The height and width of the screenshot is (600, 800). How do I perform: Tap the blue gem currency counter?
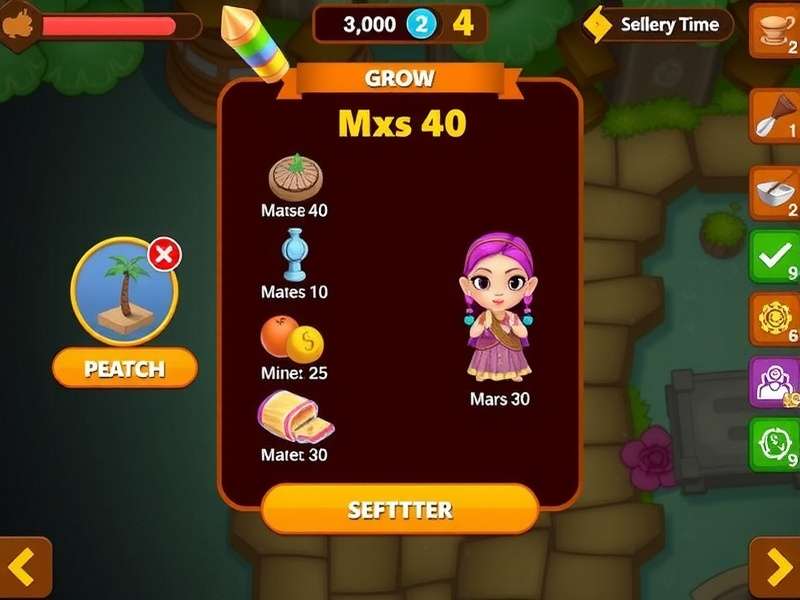coord(421,25)
